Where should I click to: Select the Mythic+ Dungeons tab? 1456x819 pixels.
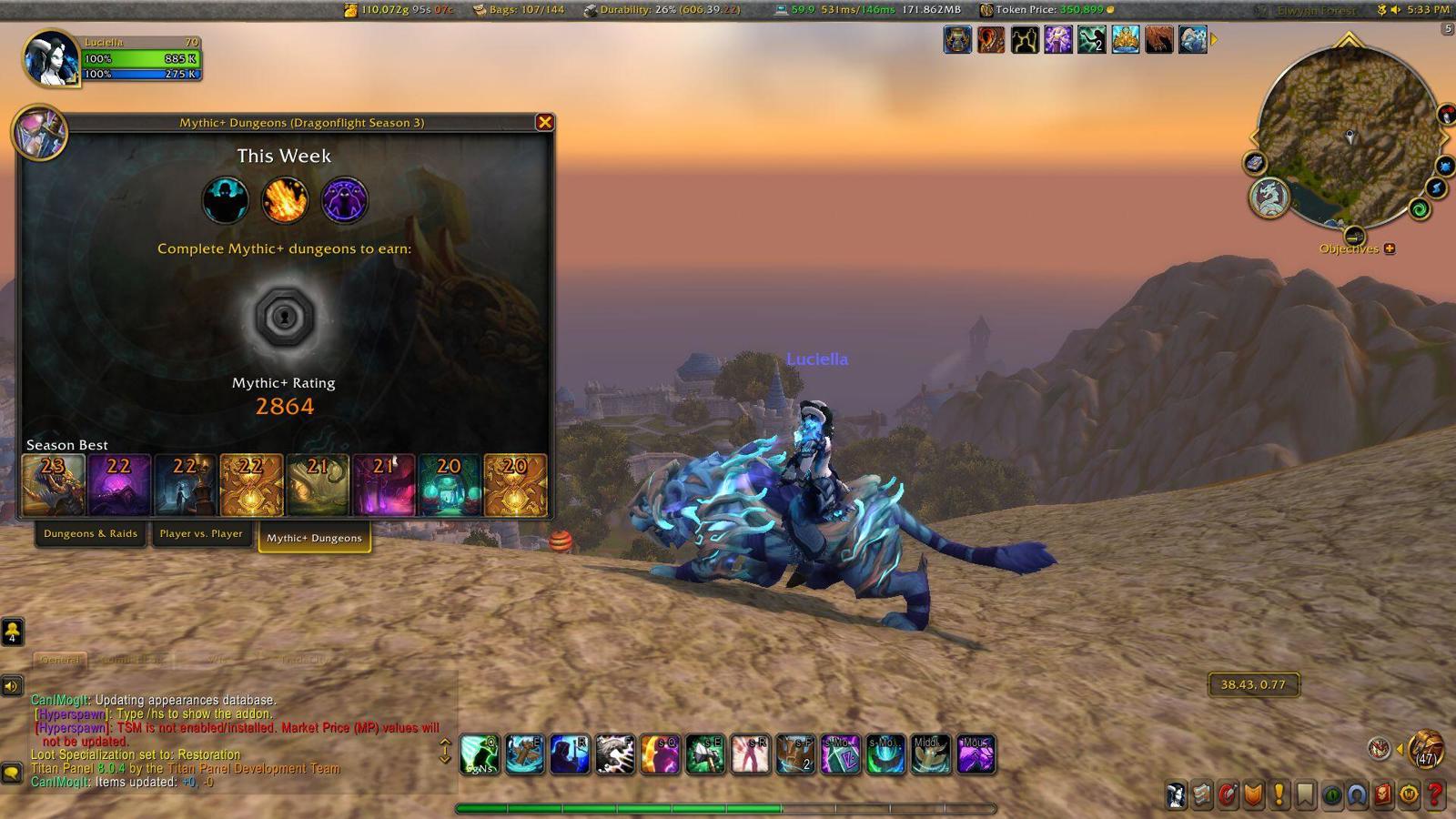click(x=314, y=538)
